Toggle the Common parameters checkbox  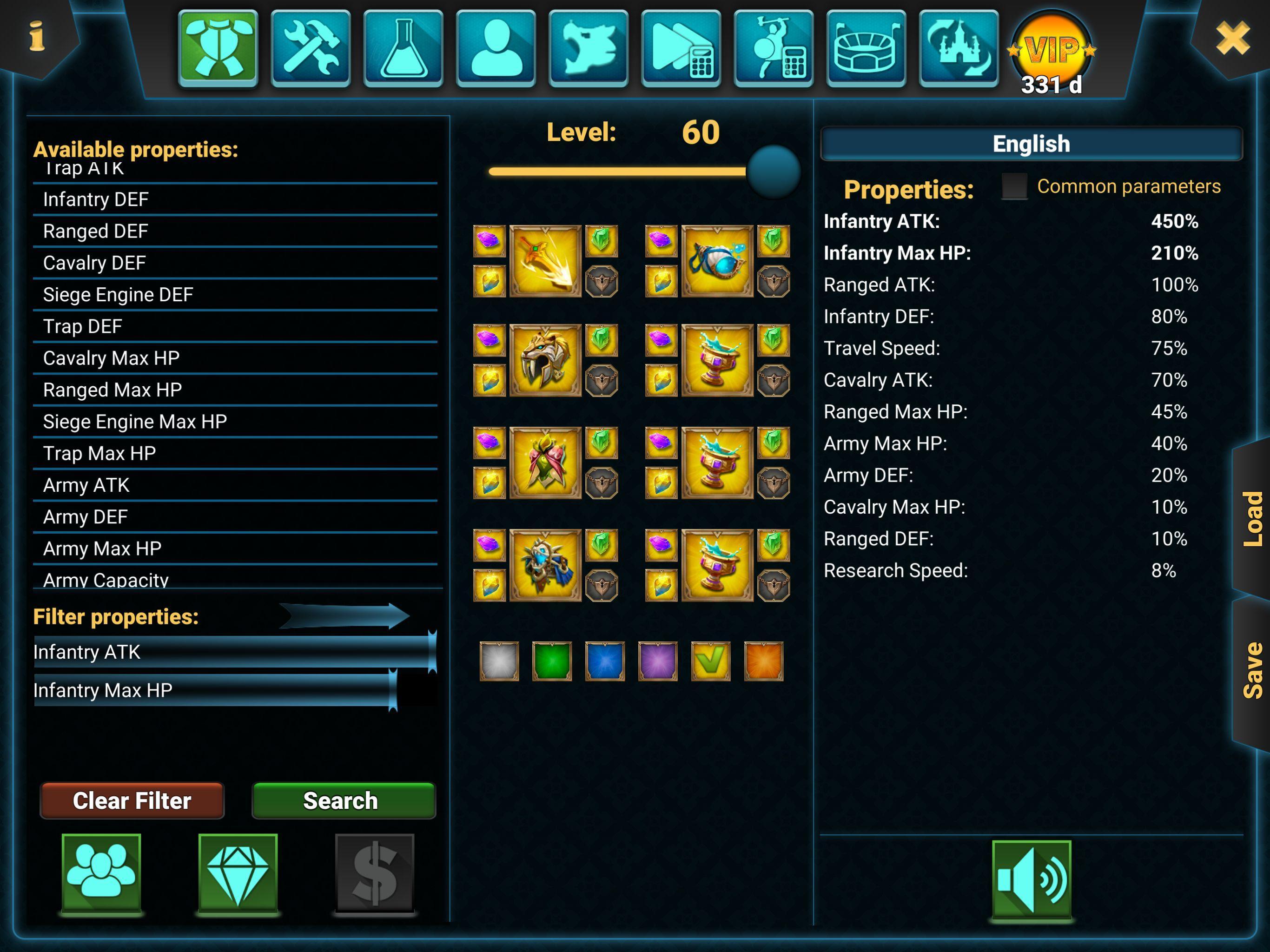(1014, 186)
